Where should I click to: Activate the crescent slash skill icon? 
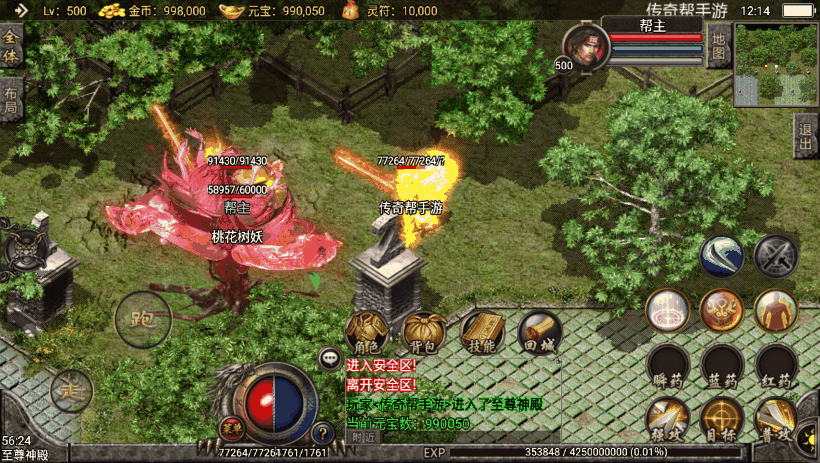coord(721,256)
